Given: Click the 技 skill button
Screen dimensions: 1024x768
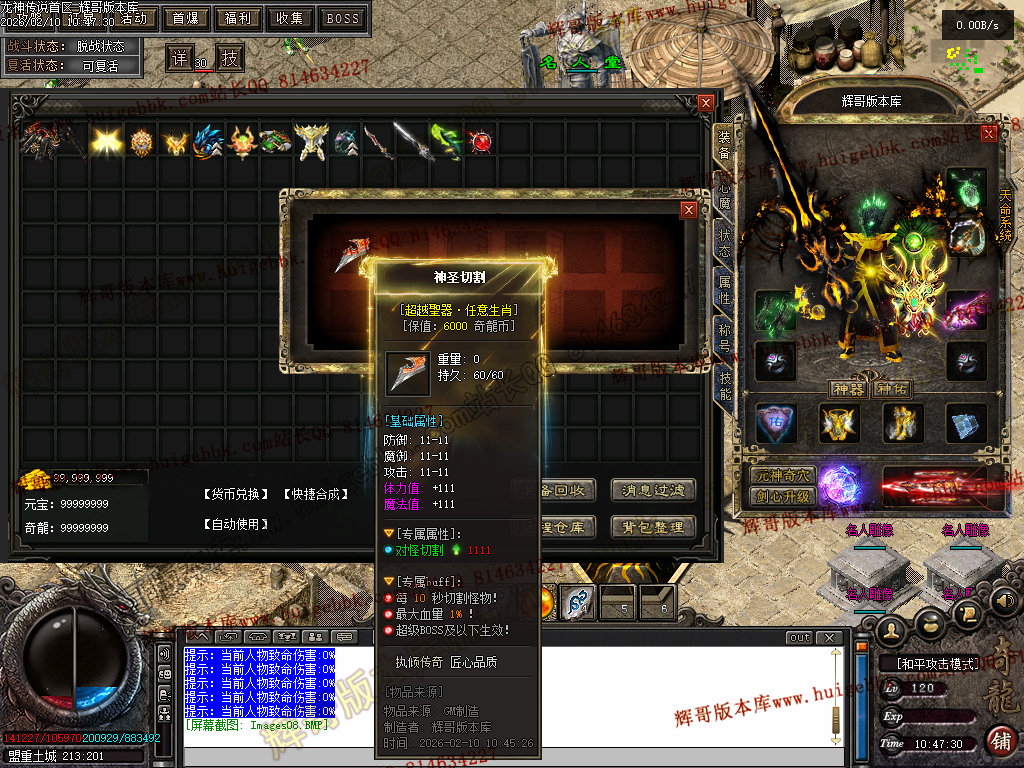Looking at the screenshot, I should click(x=230, y=57).
